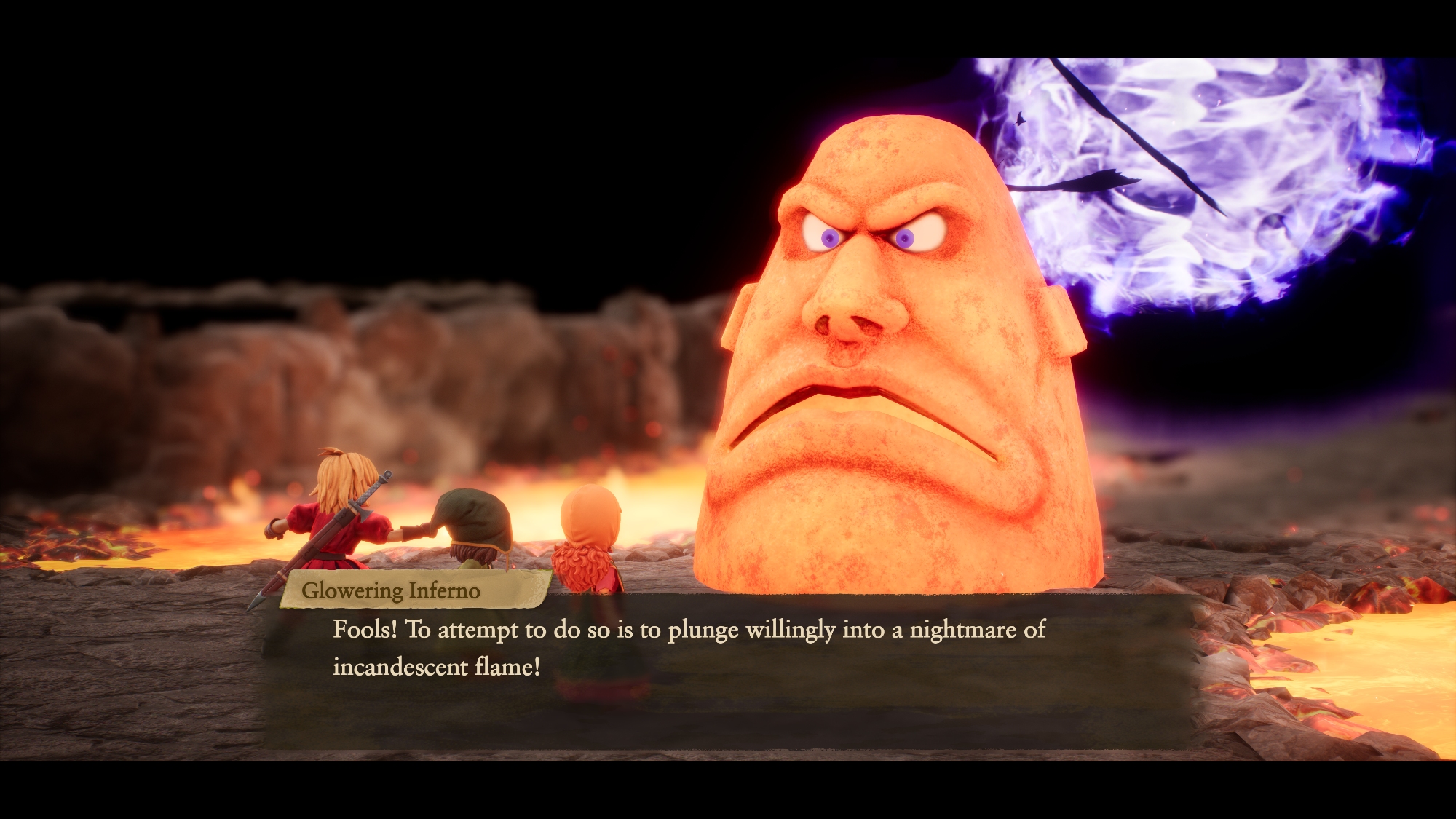Advance the Glowering Inferno dialogue box
Screen dimensions: 1456x819
(x=728, y=670)
